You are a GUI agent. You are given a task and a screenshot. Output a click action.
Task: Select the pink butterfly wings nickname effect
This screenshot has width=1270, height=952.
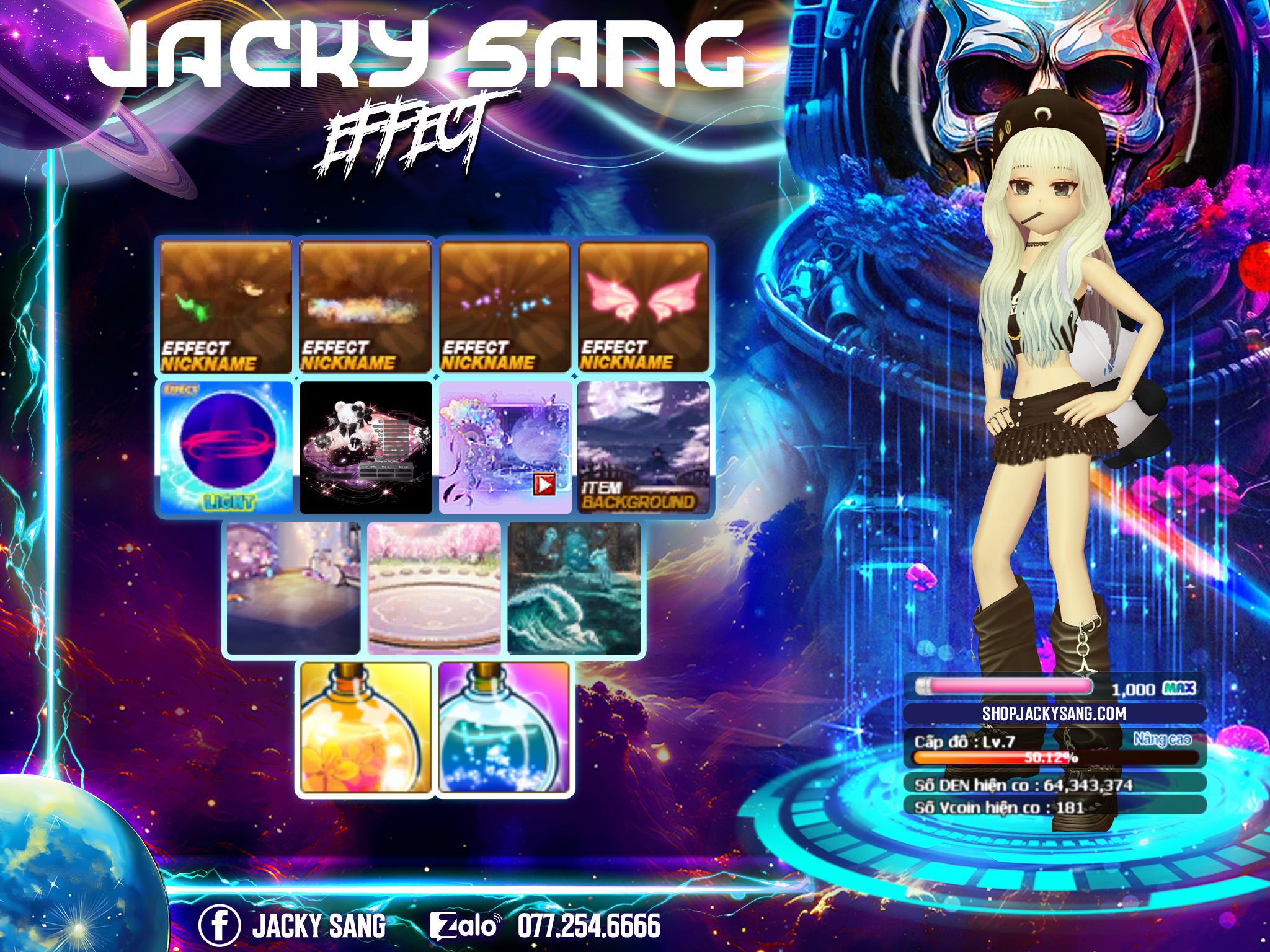[x=643, y=307]
